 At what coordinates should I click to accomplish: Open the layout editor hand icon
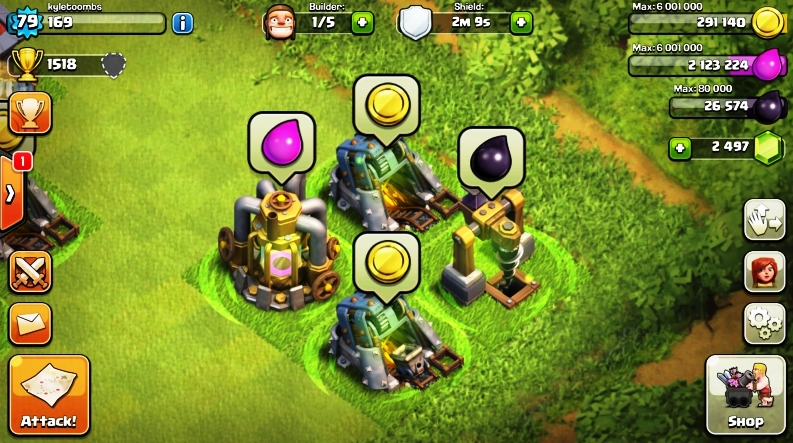click(x=763, y=221)
